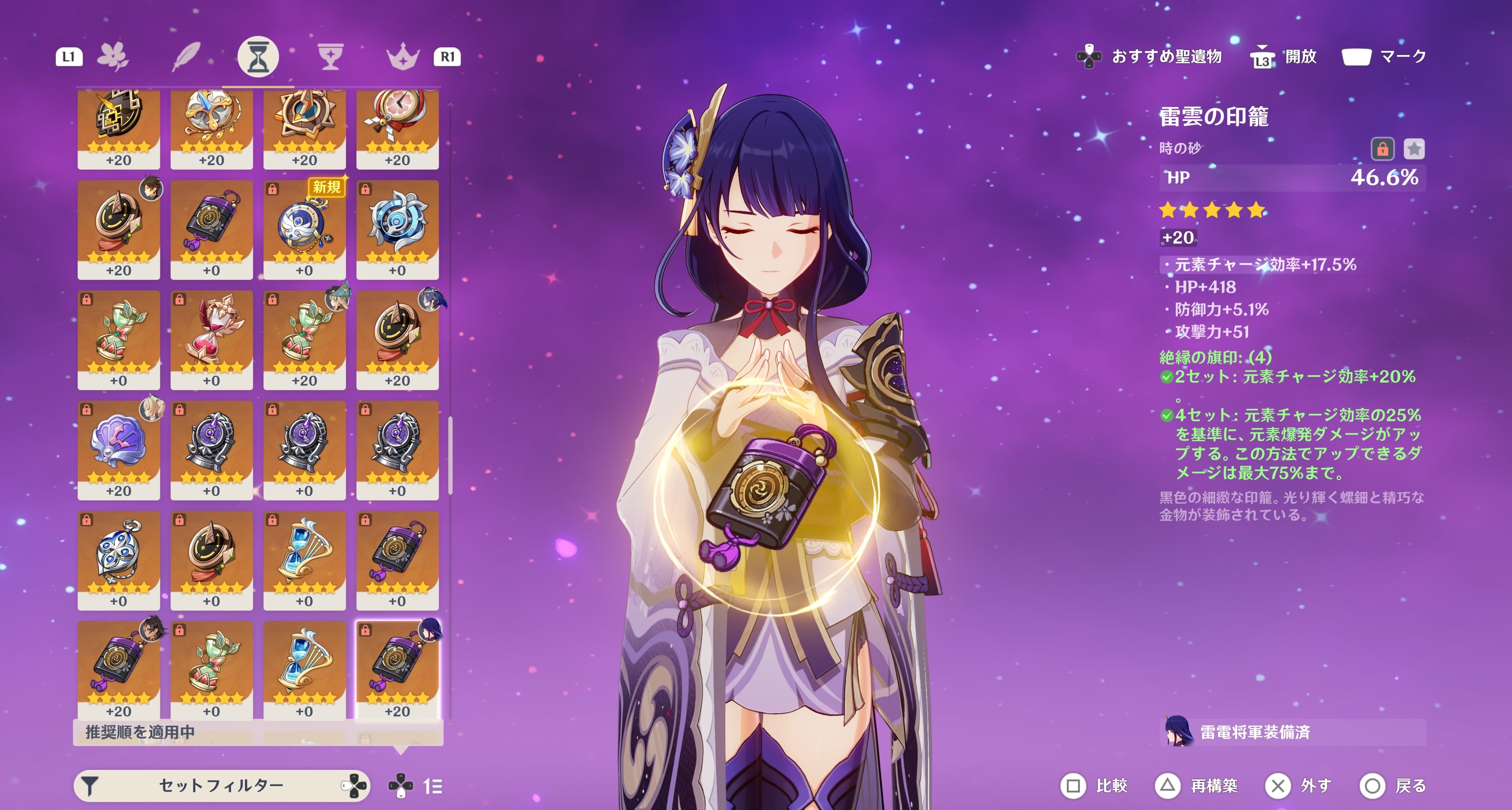Open the セットフィルター set filter
Image resolution: width=1512 pixels, height=810 pixels.
pos(221,785)
